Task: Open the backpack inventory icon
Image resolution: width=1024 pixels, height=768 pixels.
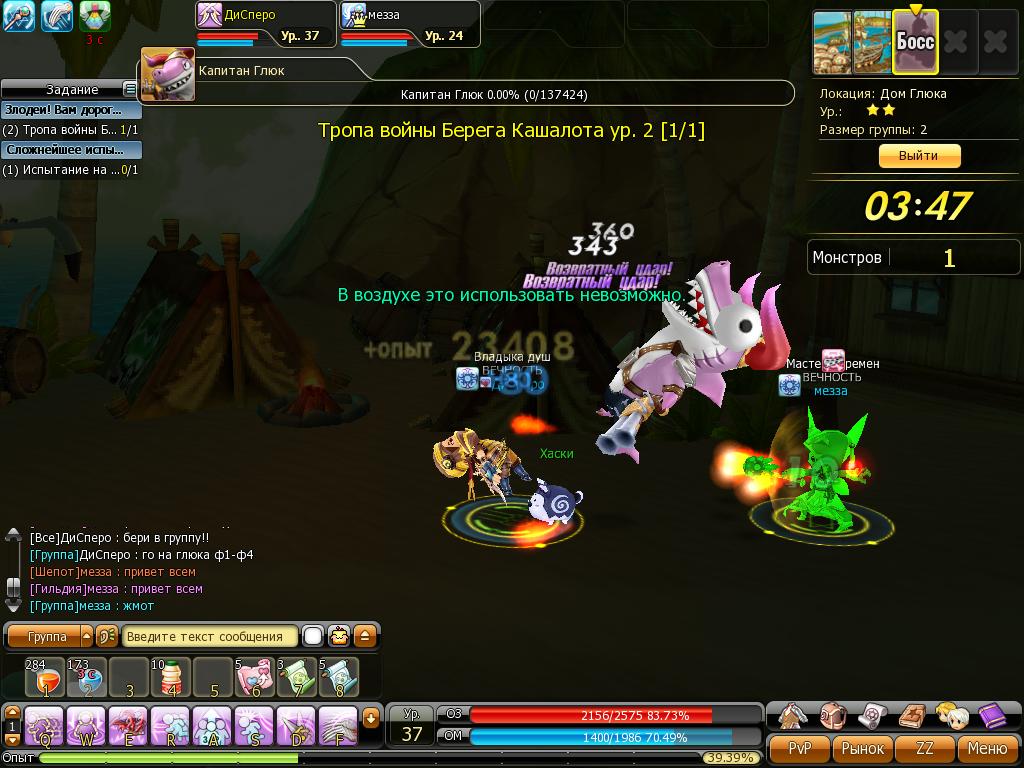Action: tap(832, 715)
